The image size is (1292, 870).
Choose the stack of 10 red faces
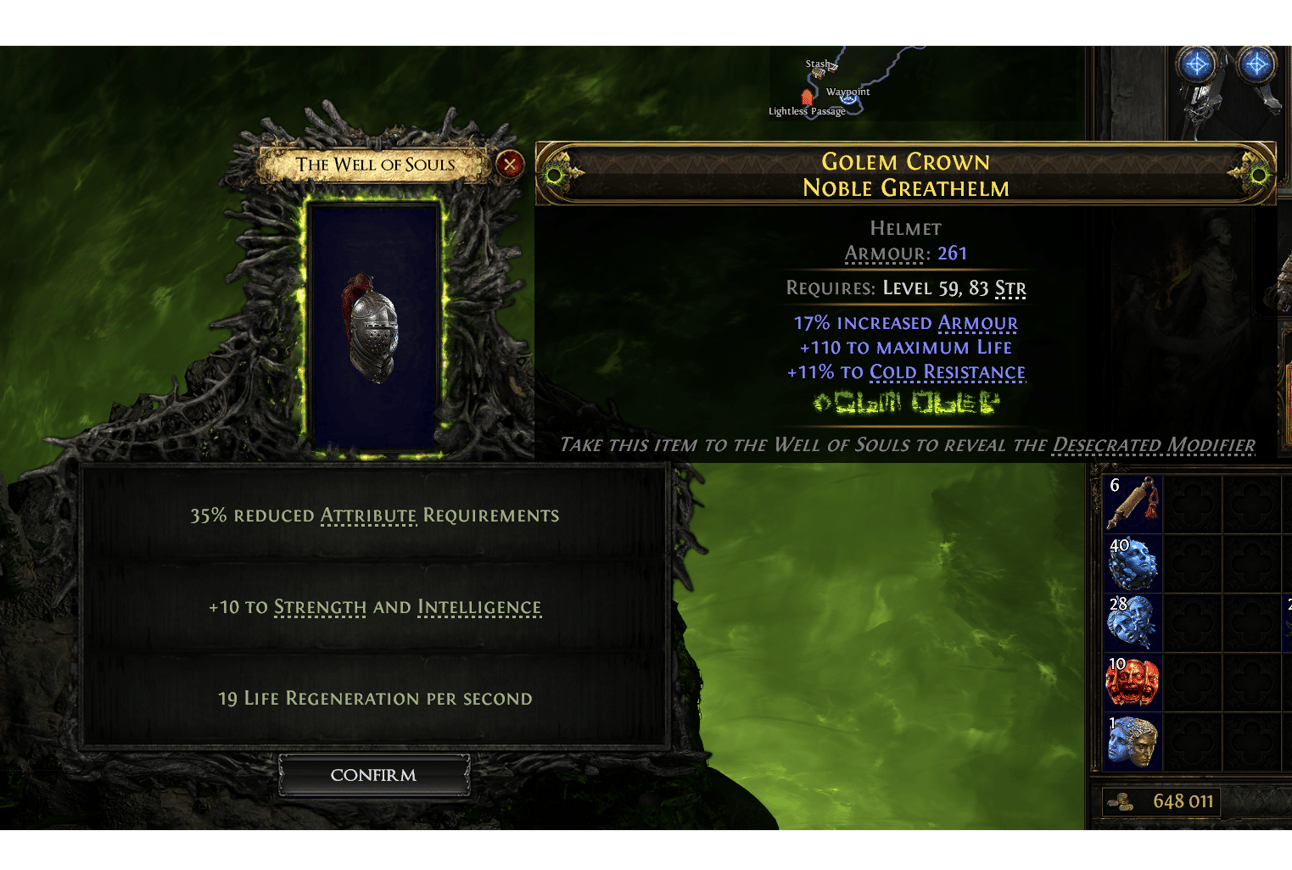(x=1133, y=682)
